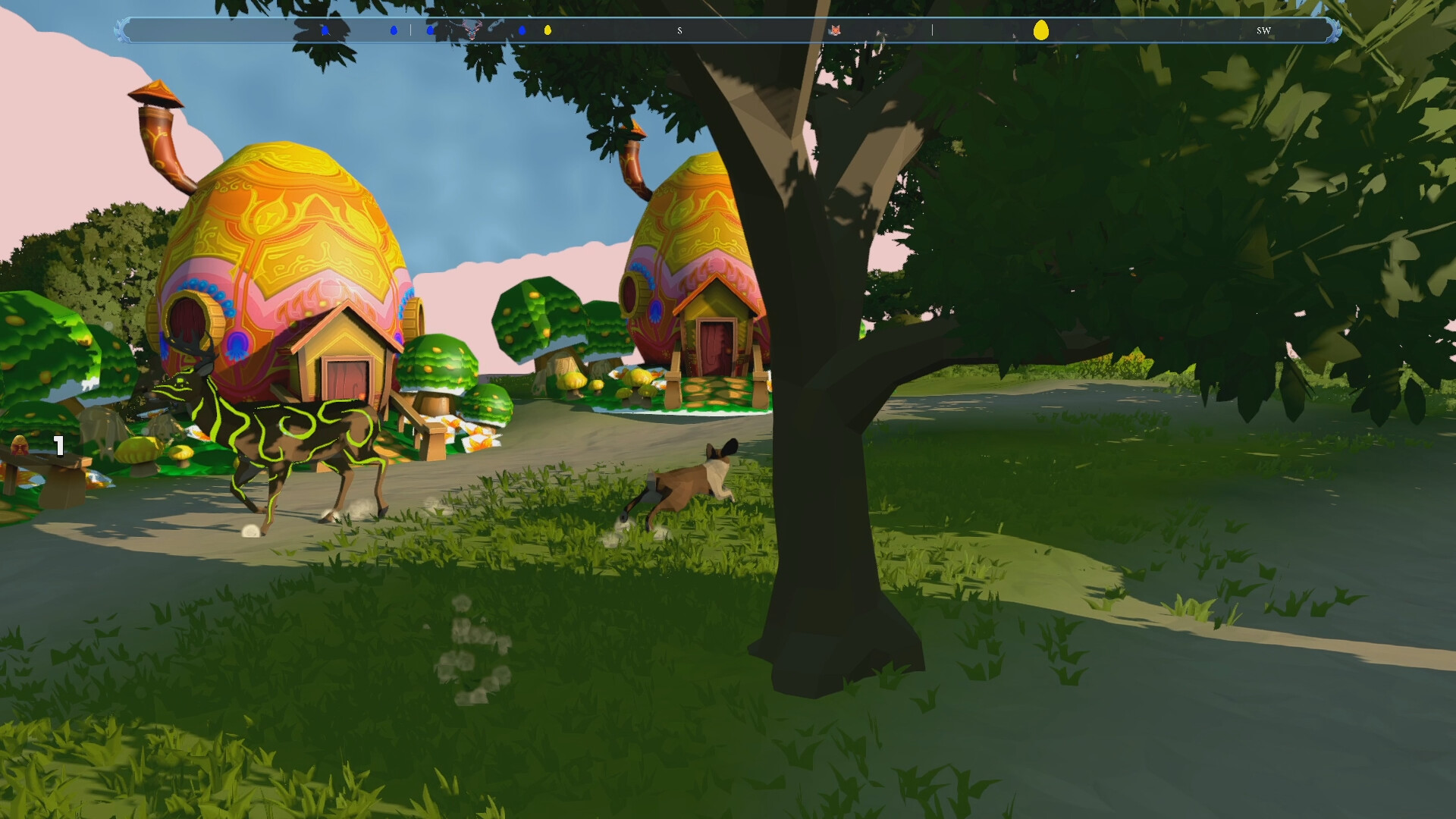The image size is (1456, 819).
Task: Select the leftmost blue raindrop marker
Action: (x=324, y=31)
